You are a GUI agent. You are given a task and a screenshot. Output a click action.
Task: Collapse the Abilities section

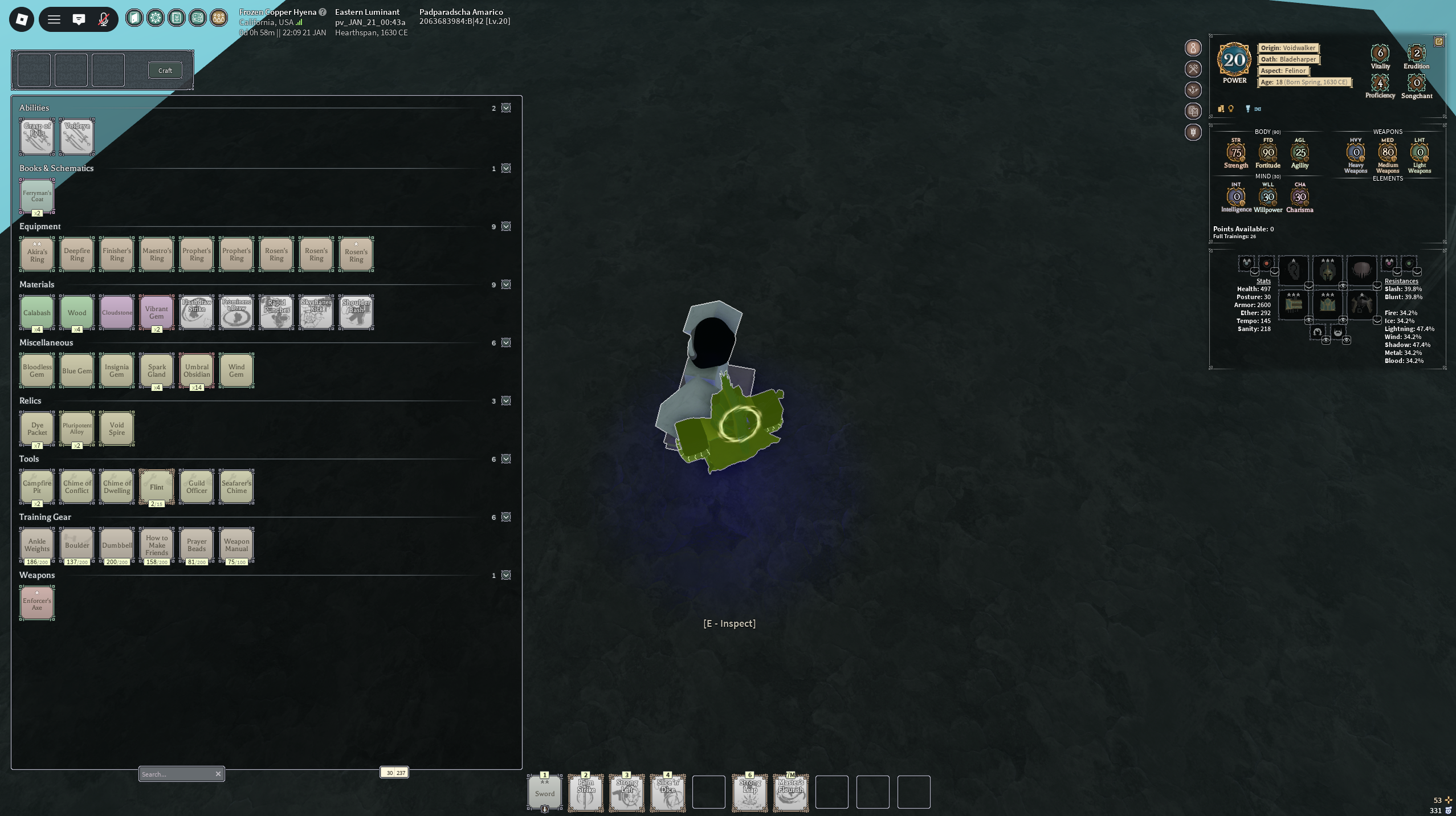click(x=506, y=108)
